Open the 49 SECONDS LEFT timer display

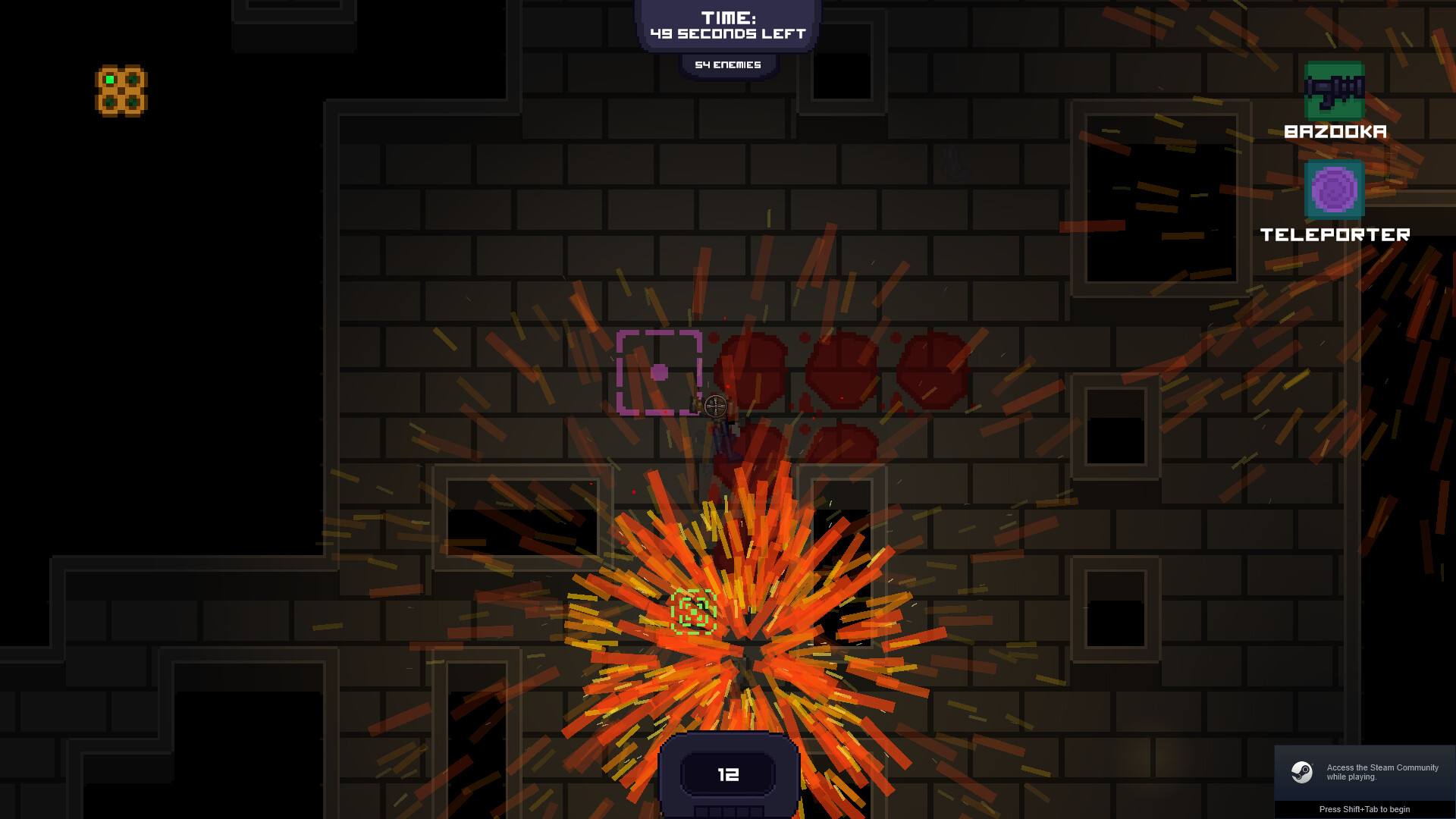(x=728, y=33)
